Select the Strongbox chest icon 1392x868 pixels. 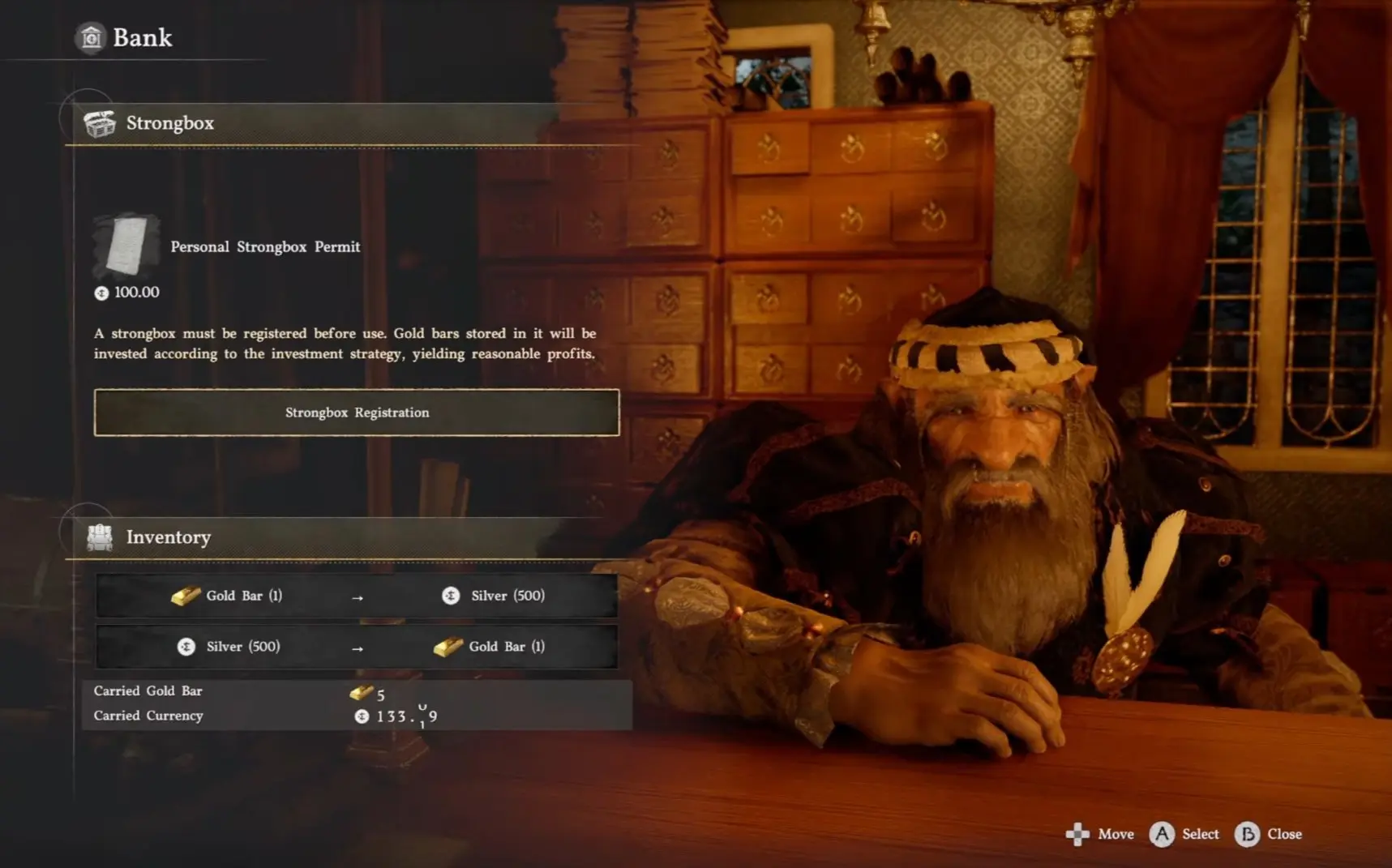coord(99,123)
